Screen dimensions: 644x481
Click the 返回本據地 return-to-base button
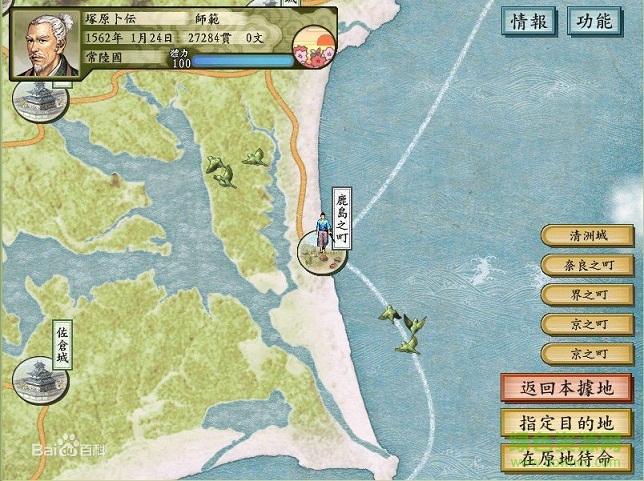click(x=566, y=388)
